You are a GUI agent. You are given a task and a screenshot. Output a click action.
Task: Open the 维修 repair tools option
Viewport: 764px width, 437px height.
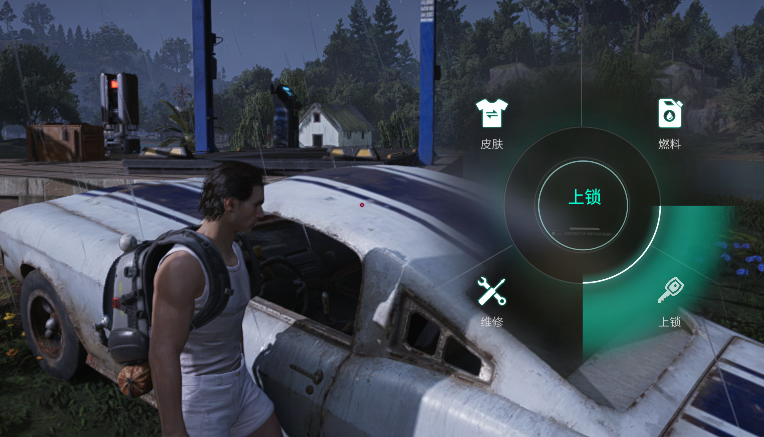pos(491,292)
